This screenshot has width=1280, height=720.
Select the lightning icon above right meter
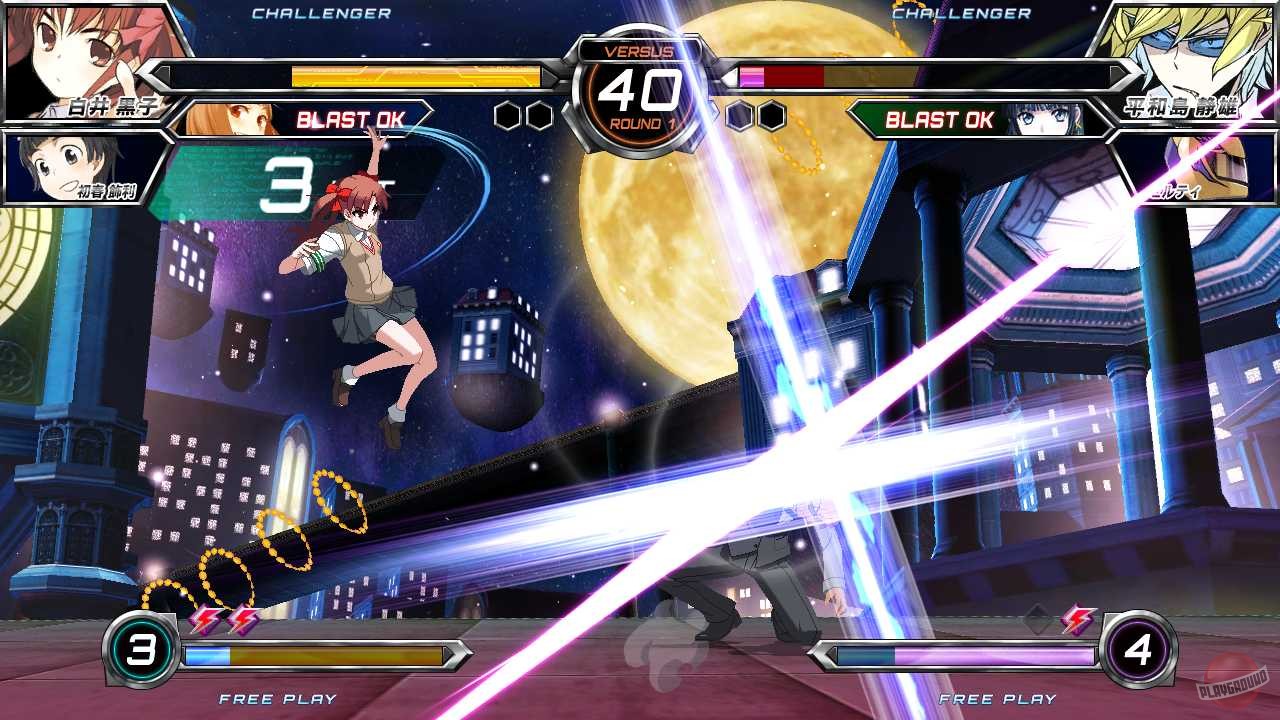1078,620
